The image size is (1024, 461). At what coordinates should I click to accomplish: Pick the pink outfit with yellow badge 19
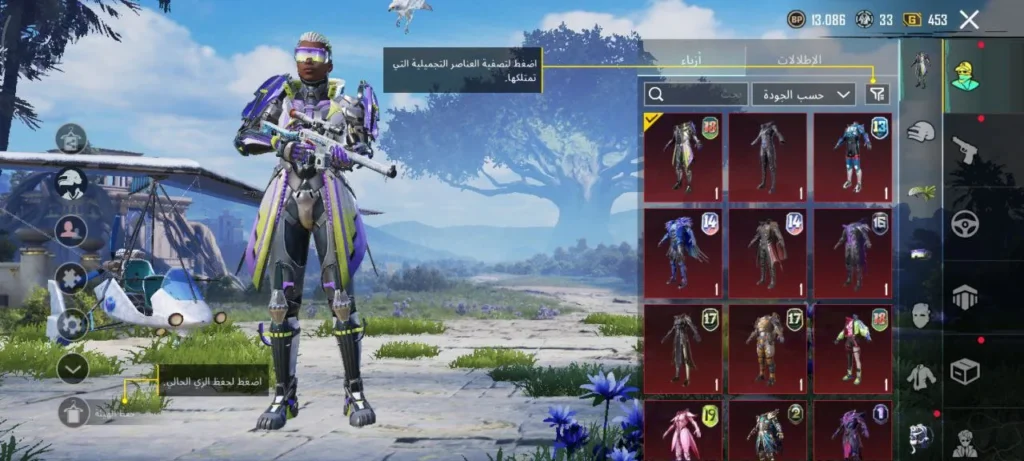(x=683, y=430)
